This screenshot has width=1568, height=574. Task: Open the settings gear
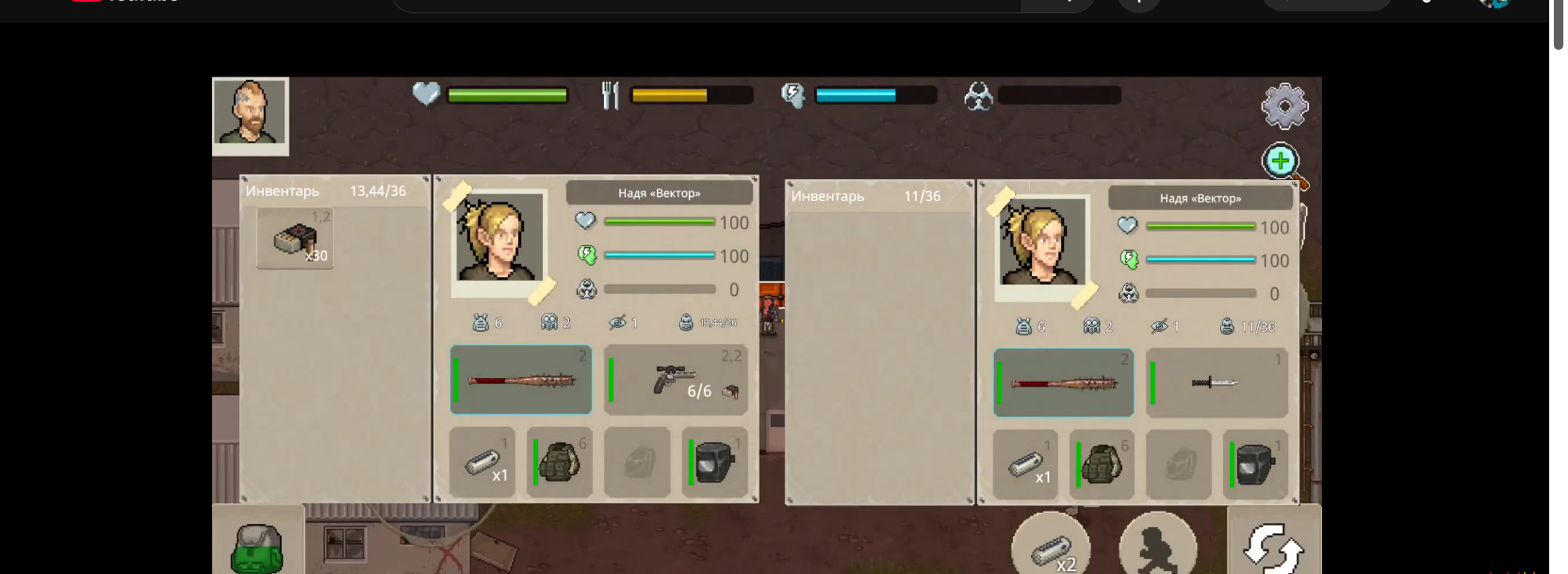pyautogui.click(x=1284, y=107)
